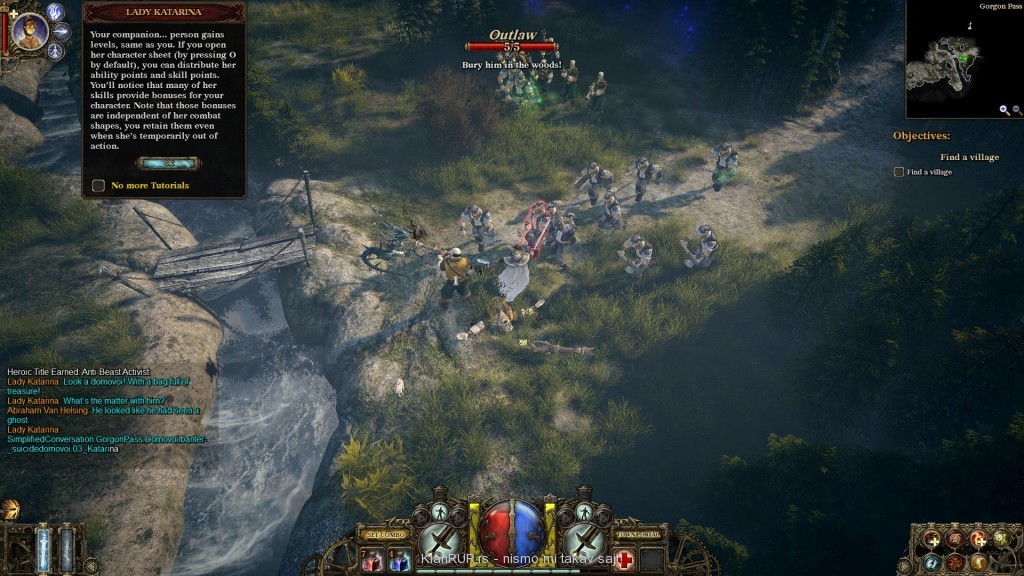Toggle the left character stance icon above sword
This screenshot has height=576, width=1024.
click(x=440, y=513)
